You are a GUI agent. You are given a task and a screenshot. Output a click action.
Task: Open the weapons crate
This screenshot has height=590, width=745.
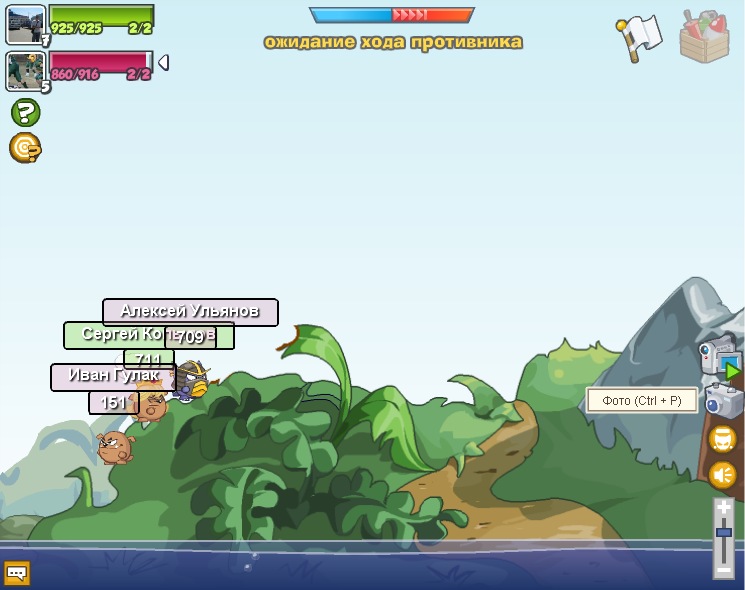(704, 36)
